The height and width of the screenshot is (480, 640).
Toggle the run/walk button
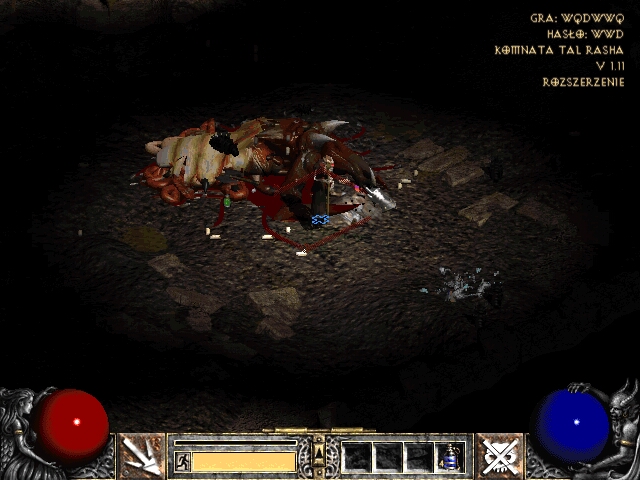[183, 461]
